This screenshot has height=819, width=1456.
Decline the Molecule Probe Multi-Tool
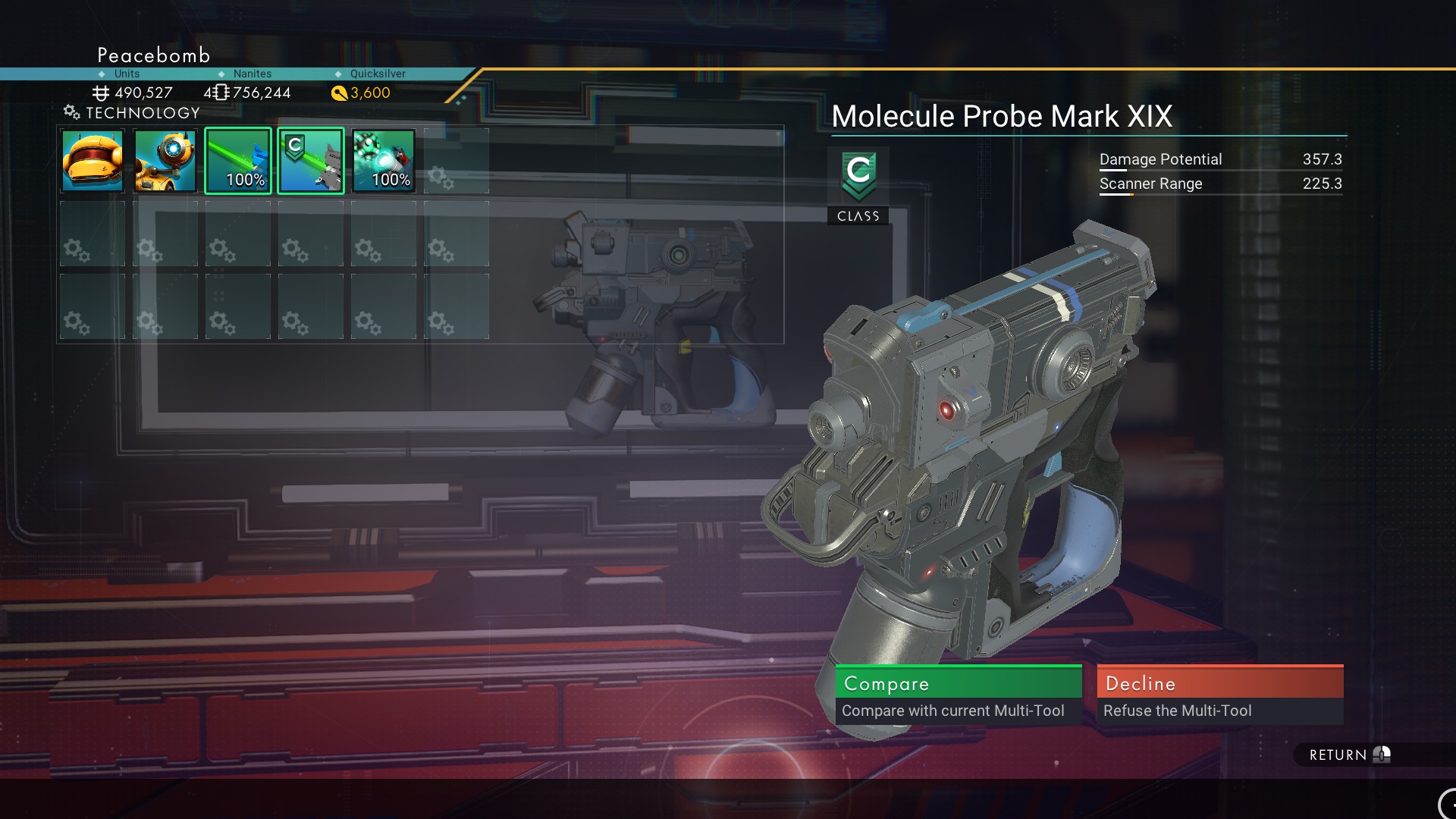1219,694
